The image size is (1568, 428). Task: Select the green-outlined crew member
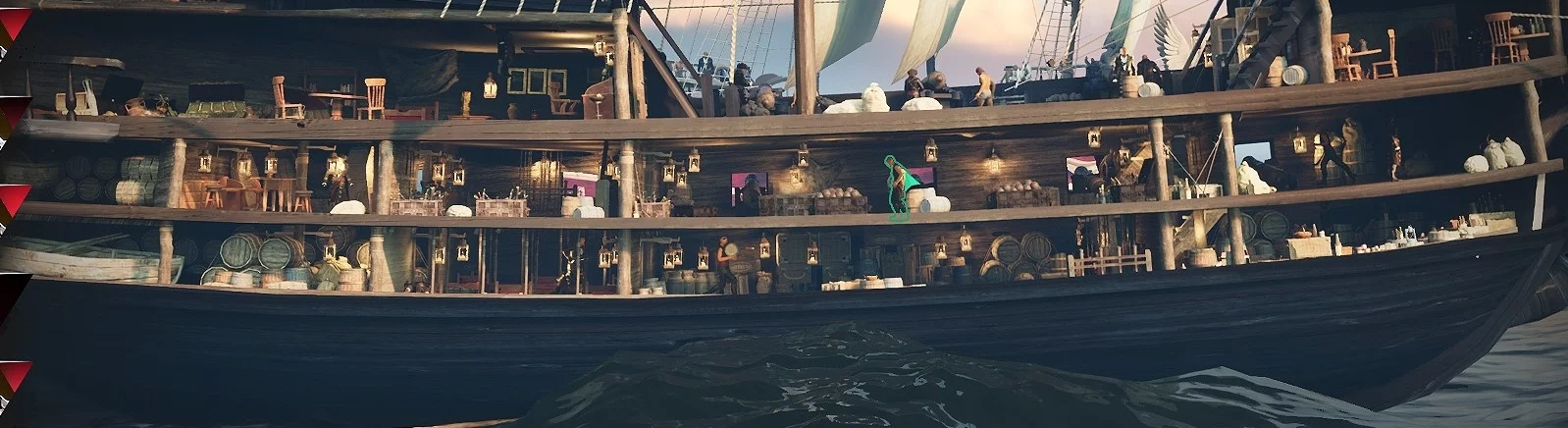(x=897, y=187)
